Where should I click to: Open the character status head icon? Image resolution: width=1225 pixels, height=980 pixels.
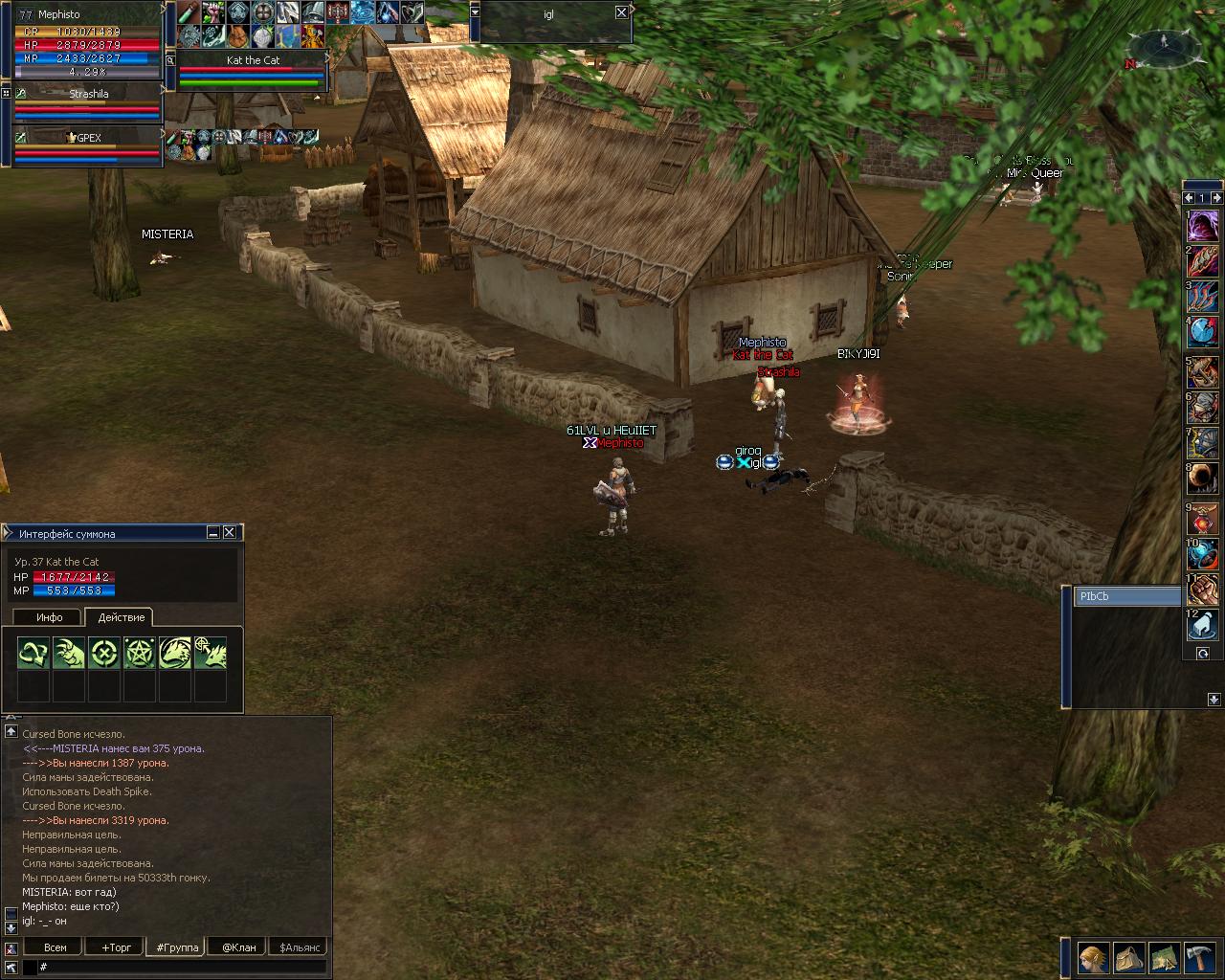pyautogui.click(x=1092, y=957)
